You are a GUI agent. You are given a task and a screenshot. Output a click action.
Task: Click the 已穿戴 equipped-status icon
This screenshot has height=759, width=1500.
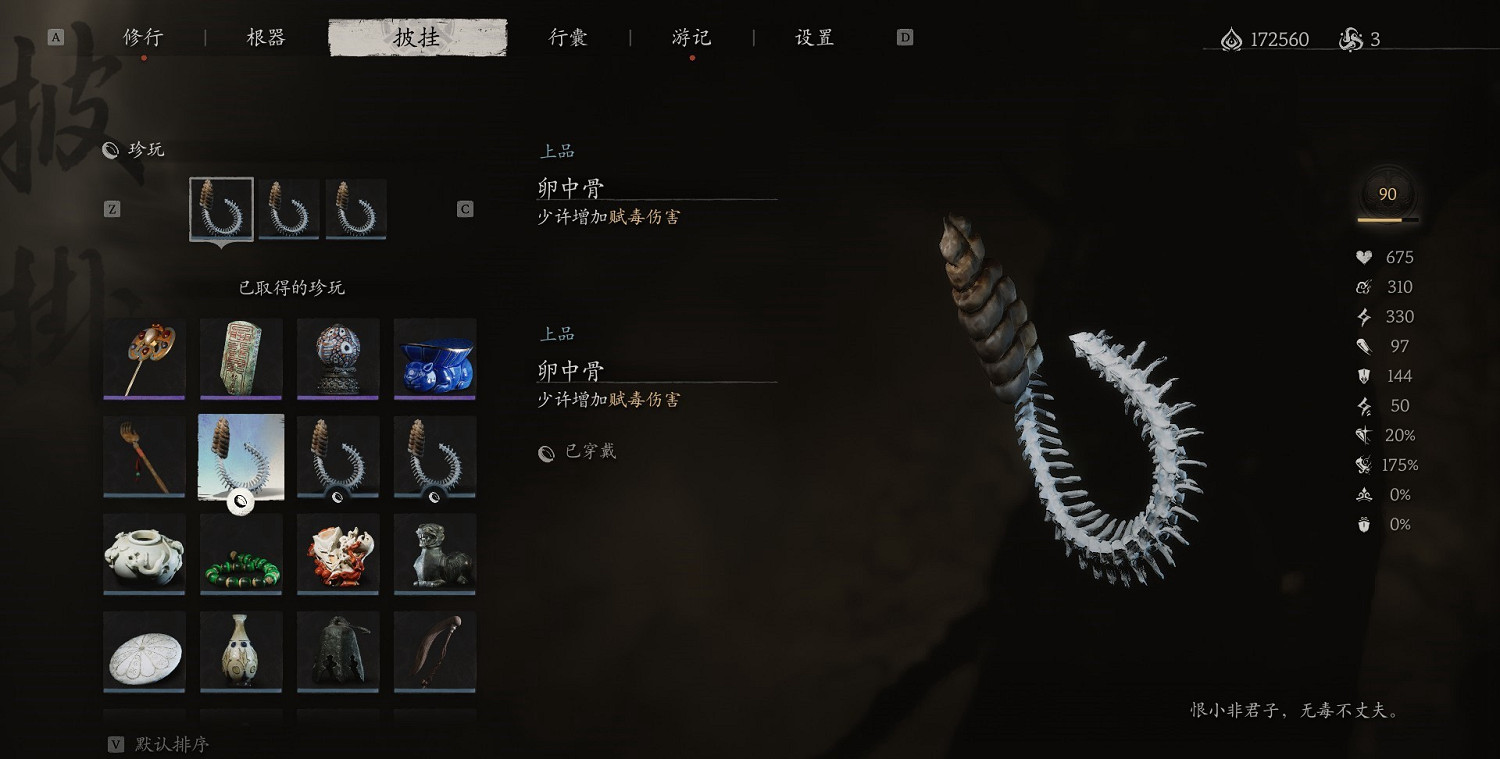(x=545, y=452)
